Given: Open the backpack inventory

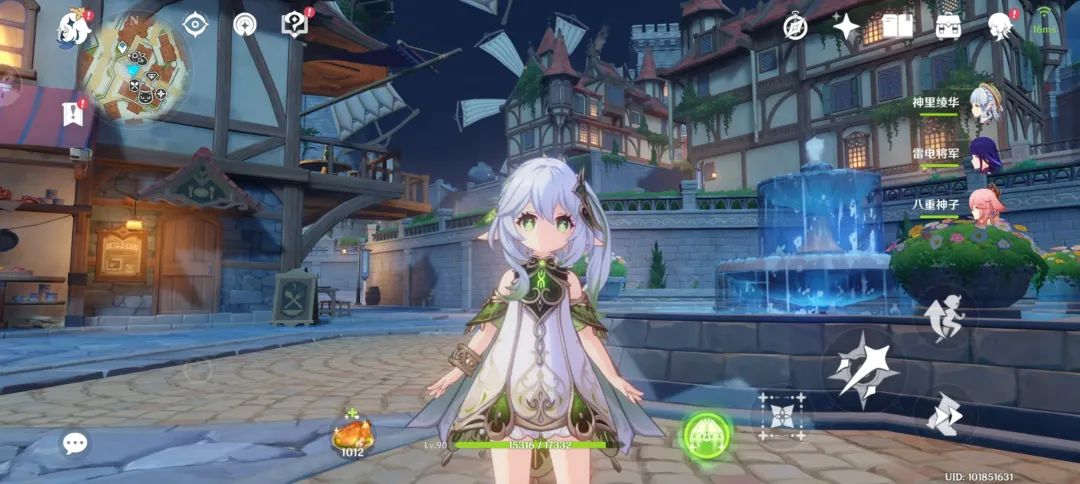Looking at the screenshot, I should (x=949, y=27).
